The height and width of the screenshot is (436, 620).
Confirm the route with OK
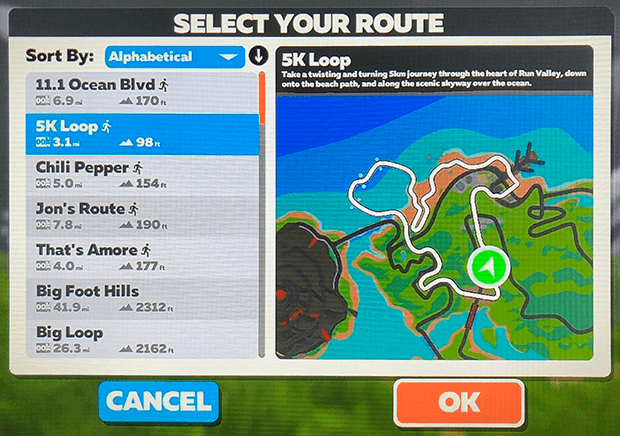coord(459,402)
